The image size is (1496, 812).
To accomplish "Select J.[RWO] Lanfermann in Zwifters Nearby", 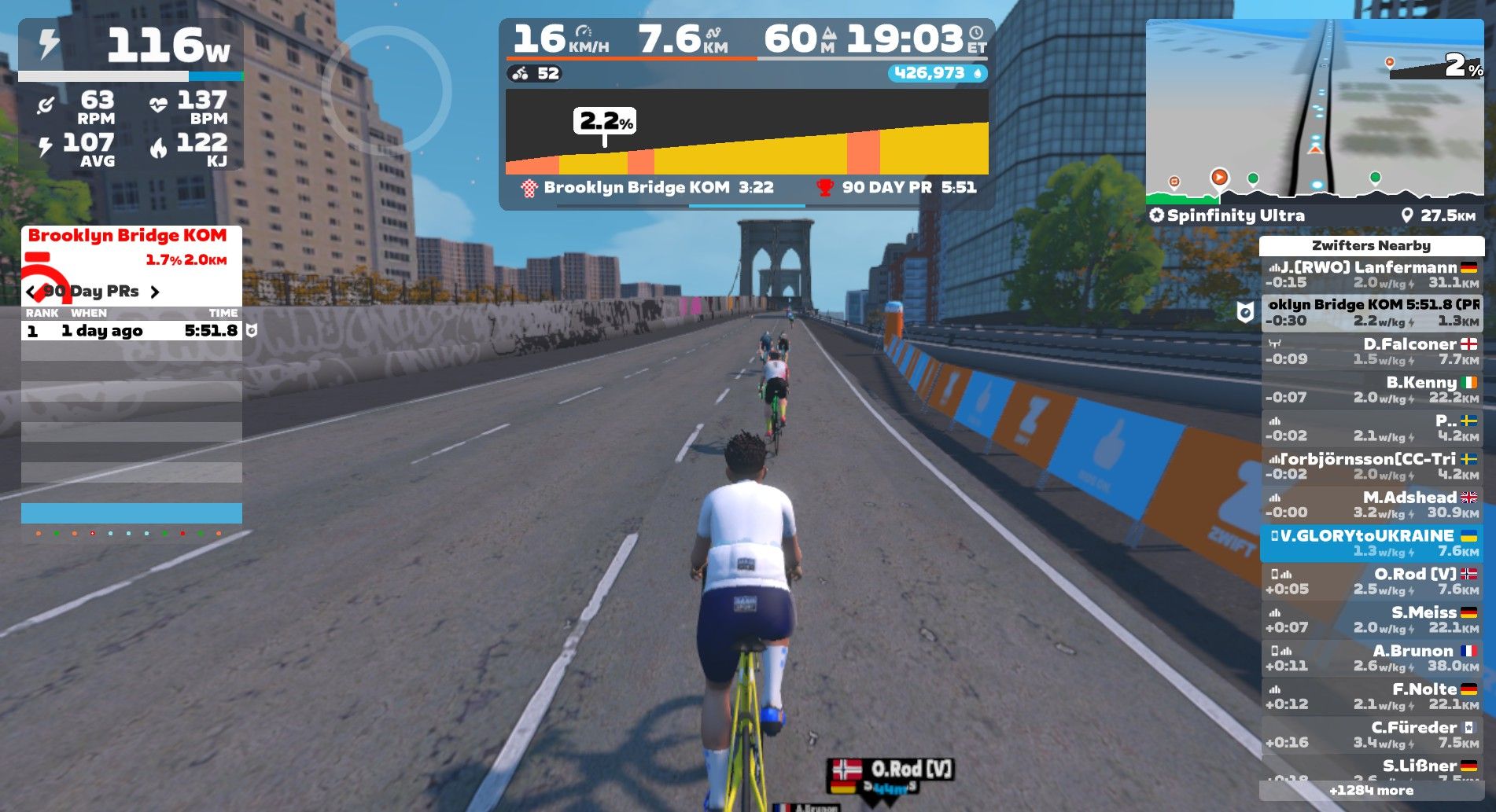I will [1371, 274].
